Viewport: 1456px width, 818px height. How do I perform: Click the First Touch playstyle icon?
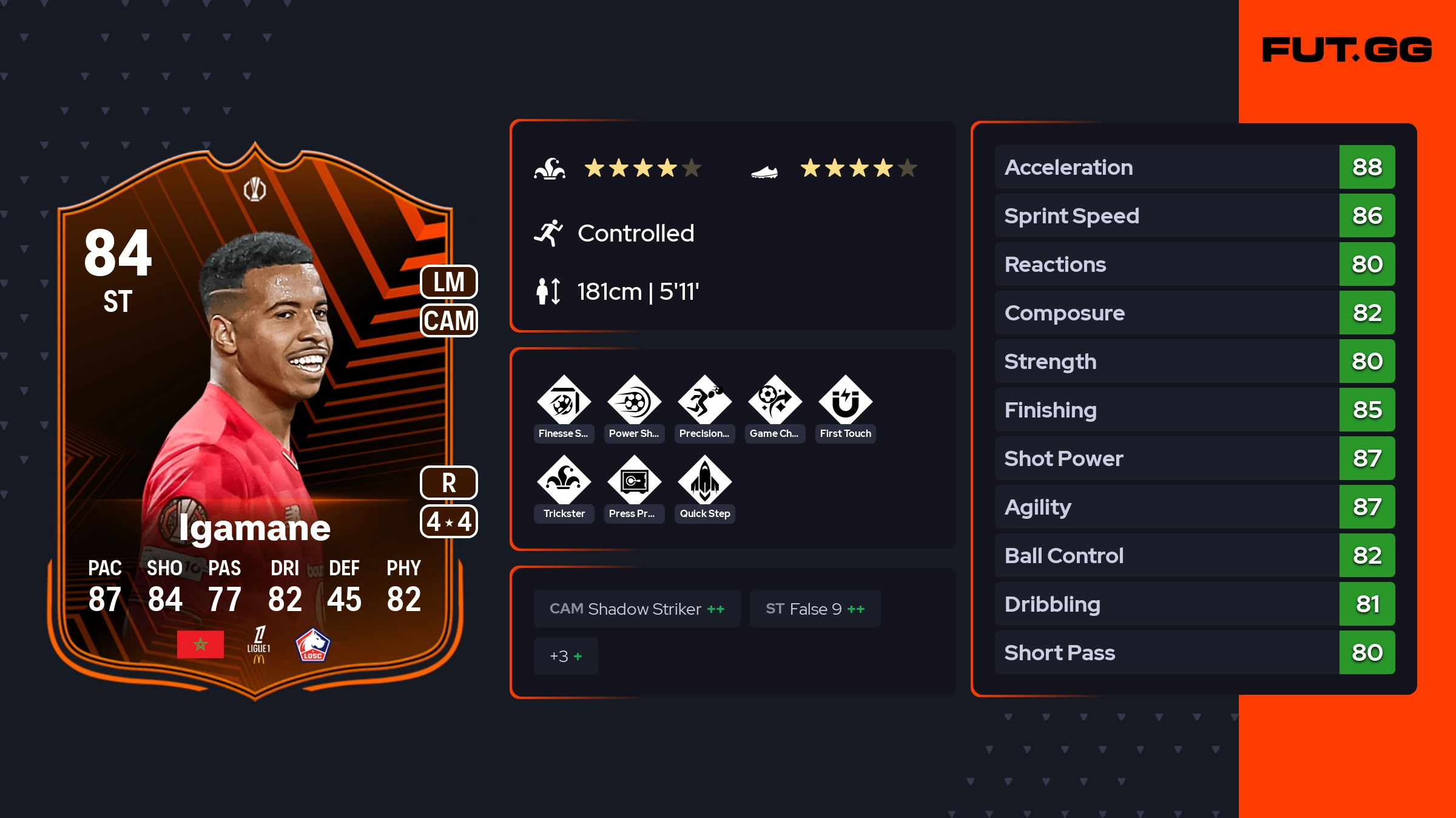(845, 401)
